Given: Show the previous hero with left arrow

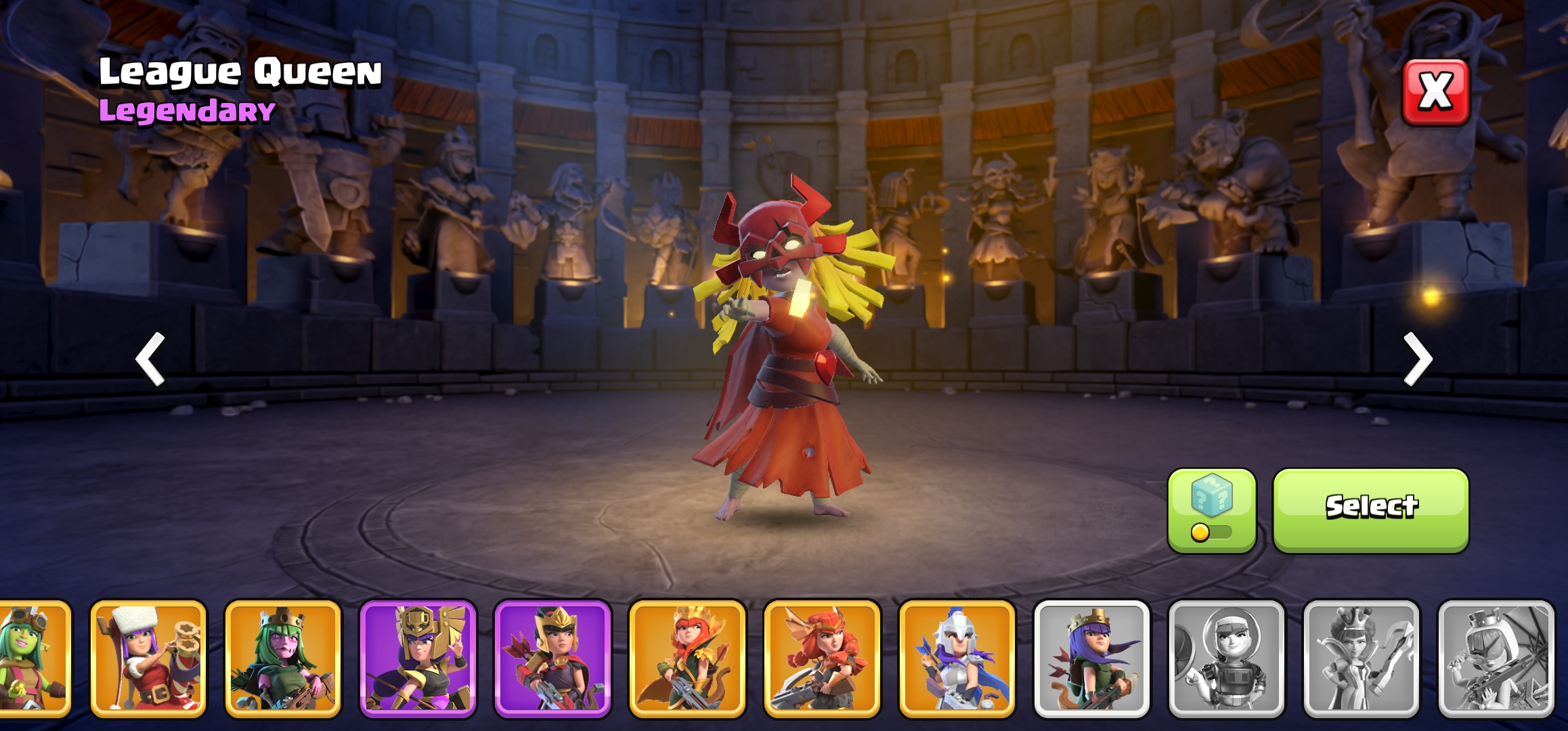Looking at the screenshot, I should pos(151,359).
